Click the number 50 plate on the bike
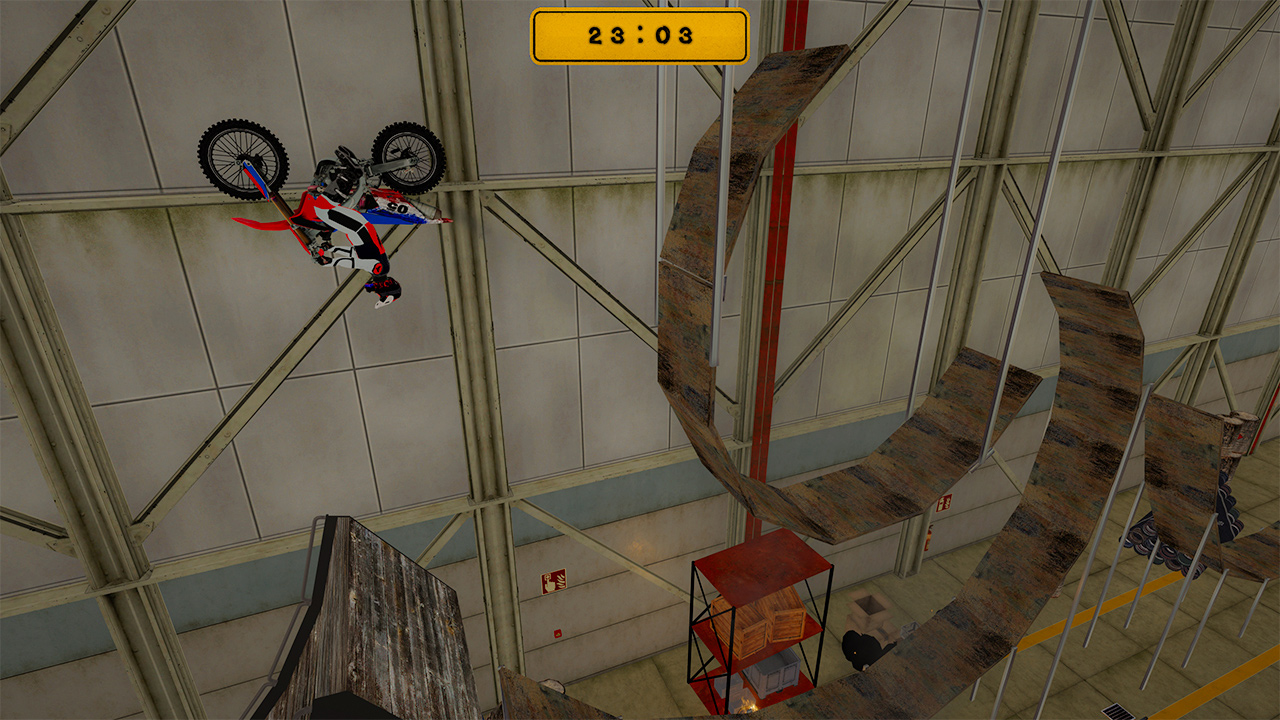 click(399, 208)
